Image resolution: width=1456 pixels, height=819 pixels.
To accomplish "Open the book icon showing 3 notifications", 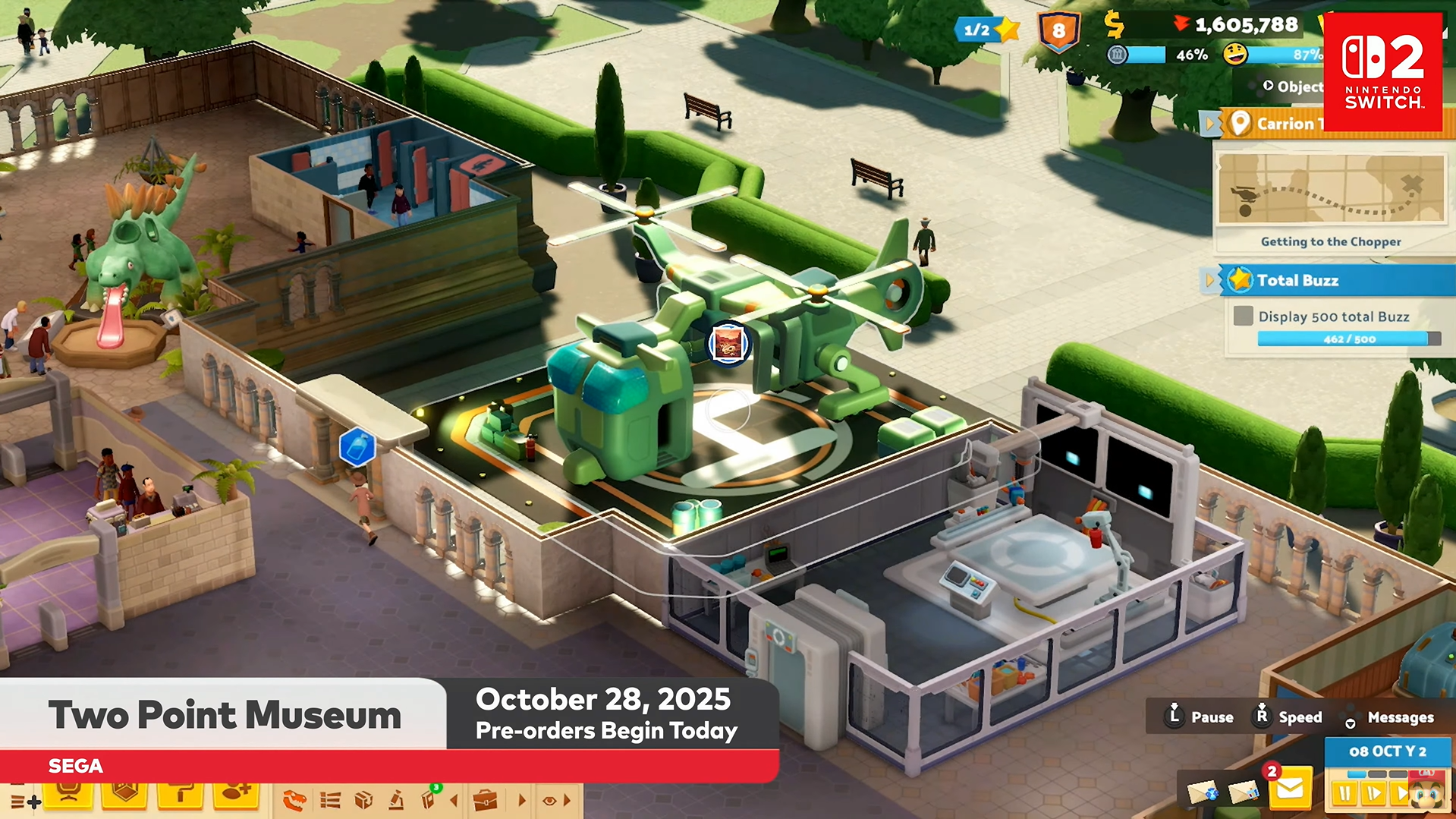I will pyautogui.click(x=429, y=801).
